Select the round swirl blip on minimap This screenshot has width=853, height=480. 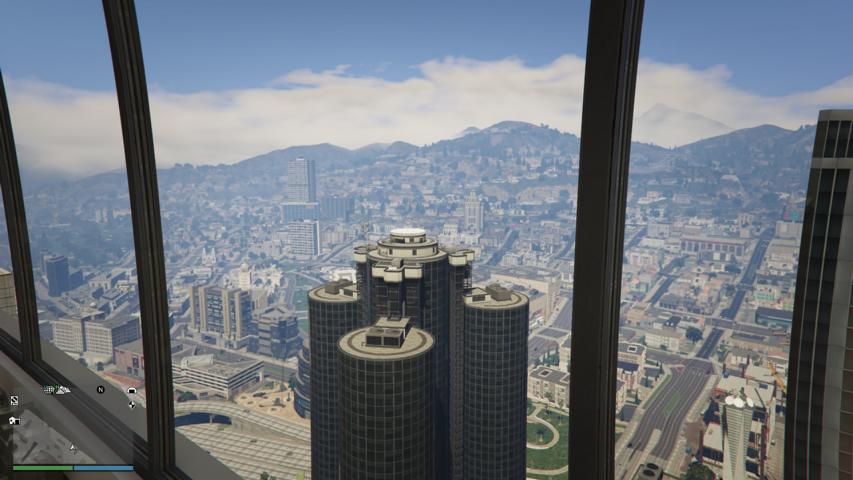coord(132,405)
